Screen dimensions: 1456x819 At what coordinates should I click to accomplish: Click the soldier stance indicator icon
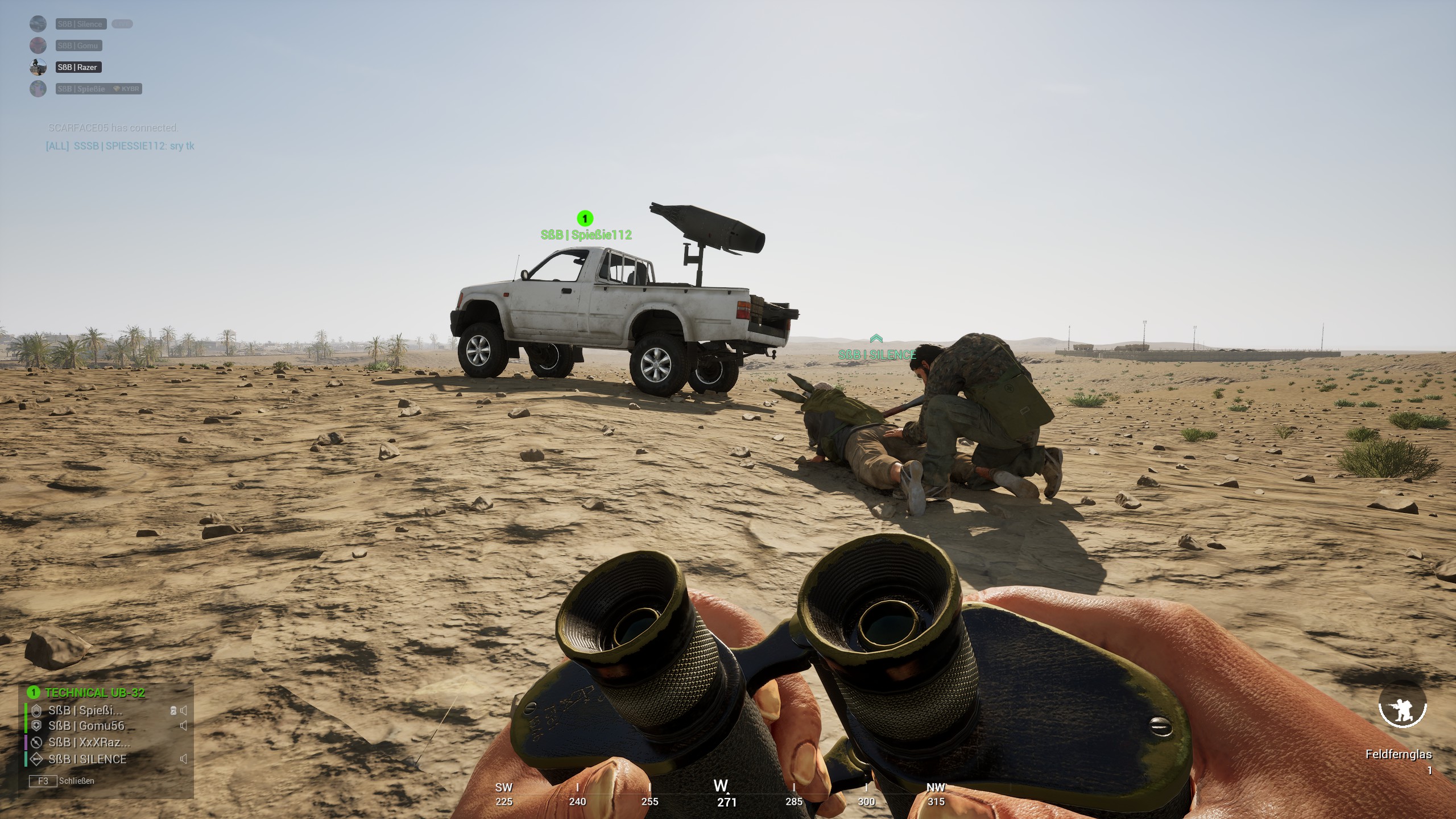coord(1402,705)
